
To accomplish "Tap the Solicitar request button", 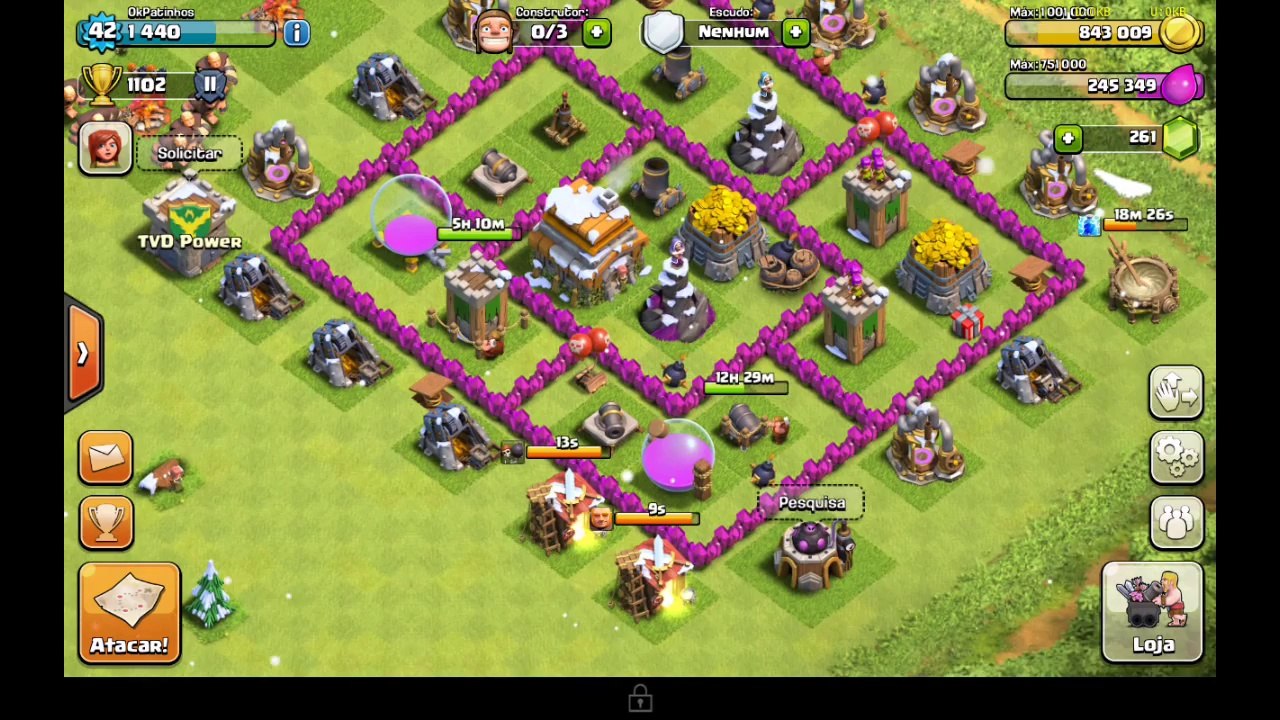I will [189, 153].
